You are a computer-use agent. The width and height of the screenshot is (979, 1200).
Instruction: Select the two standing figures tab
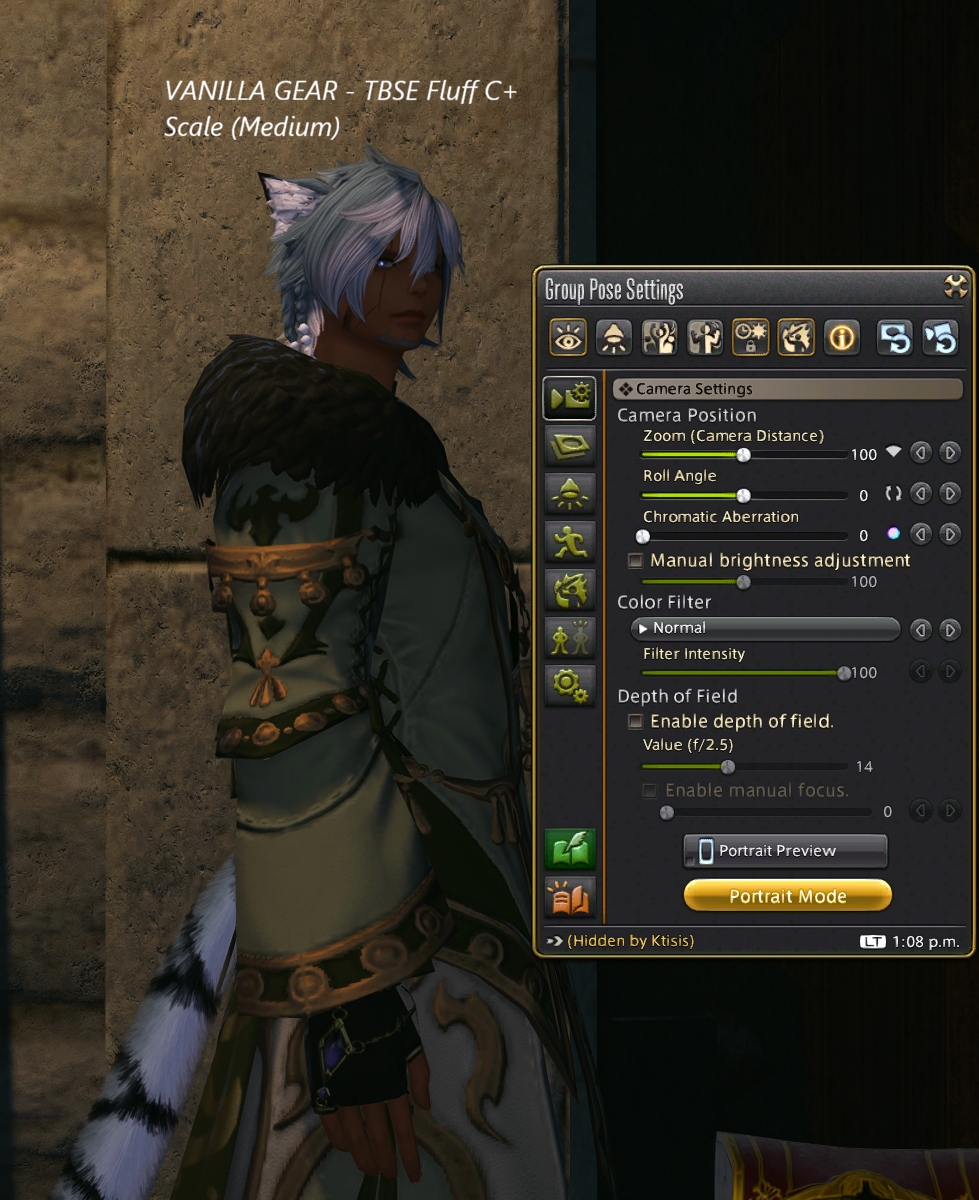(x=570, y=637)
